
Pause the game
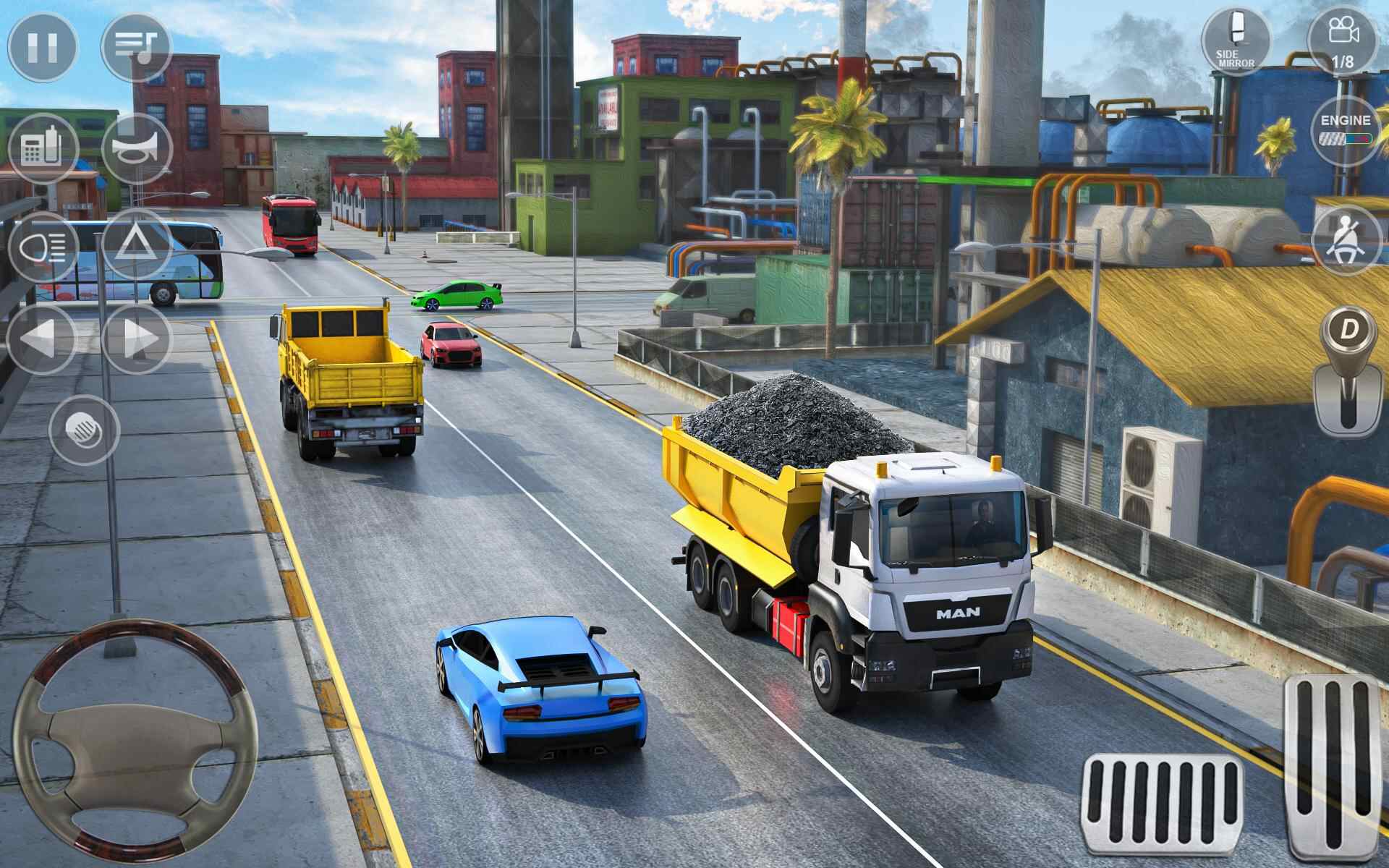(x=41, y=47)
